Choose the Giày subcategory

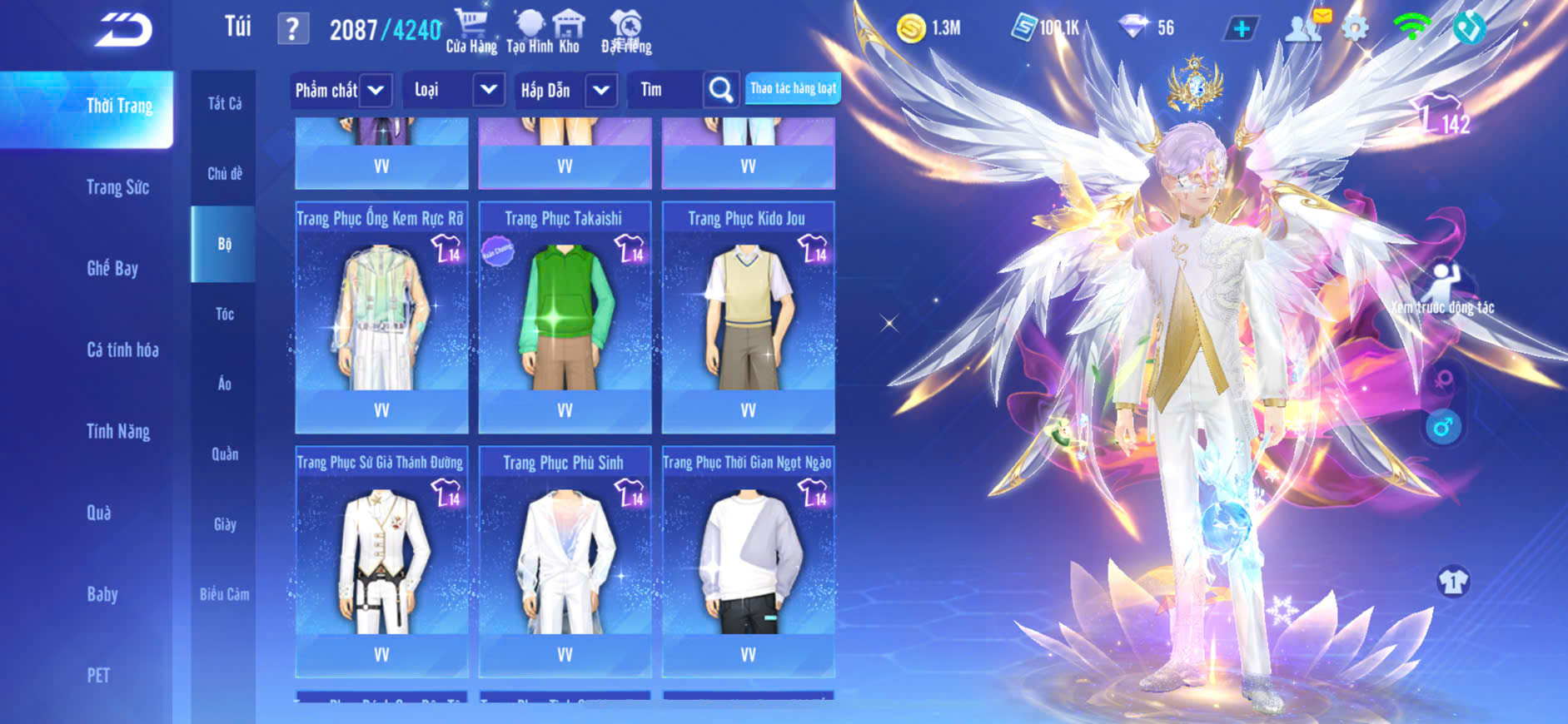(224, 524)
